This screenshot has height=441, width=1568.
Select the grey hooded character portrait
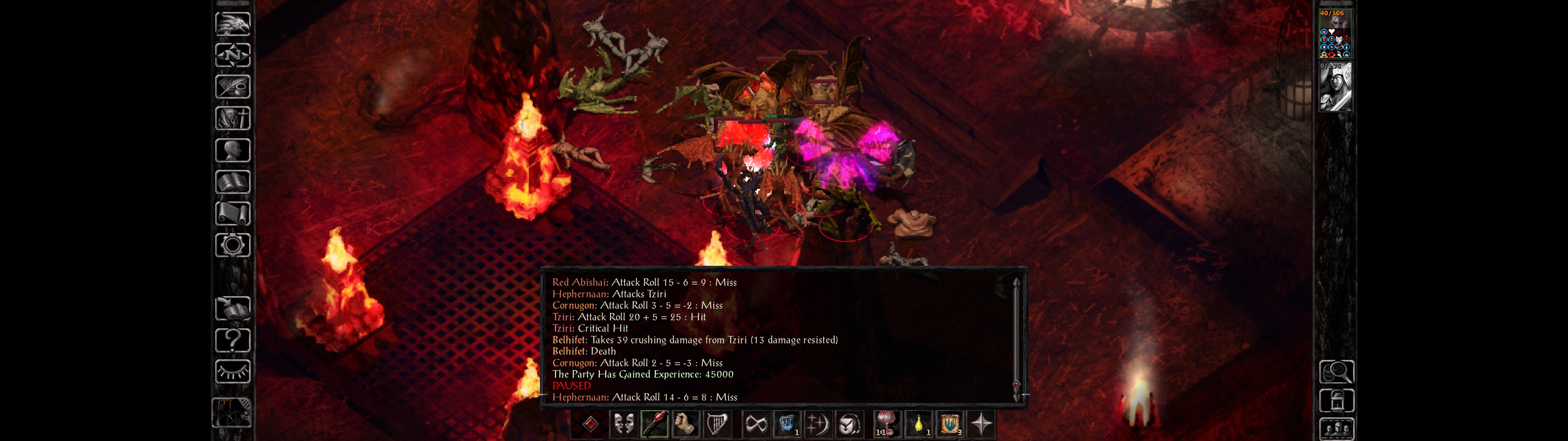1335,87
